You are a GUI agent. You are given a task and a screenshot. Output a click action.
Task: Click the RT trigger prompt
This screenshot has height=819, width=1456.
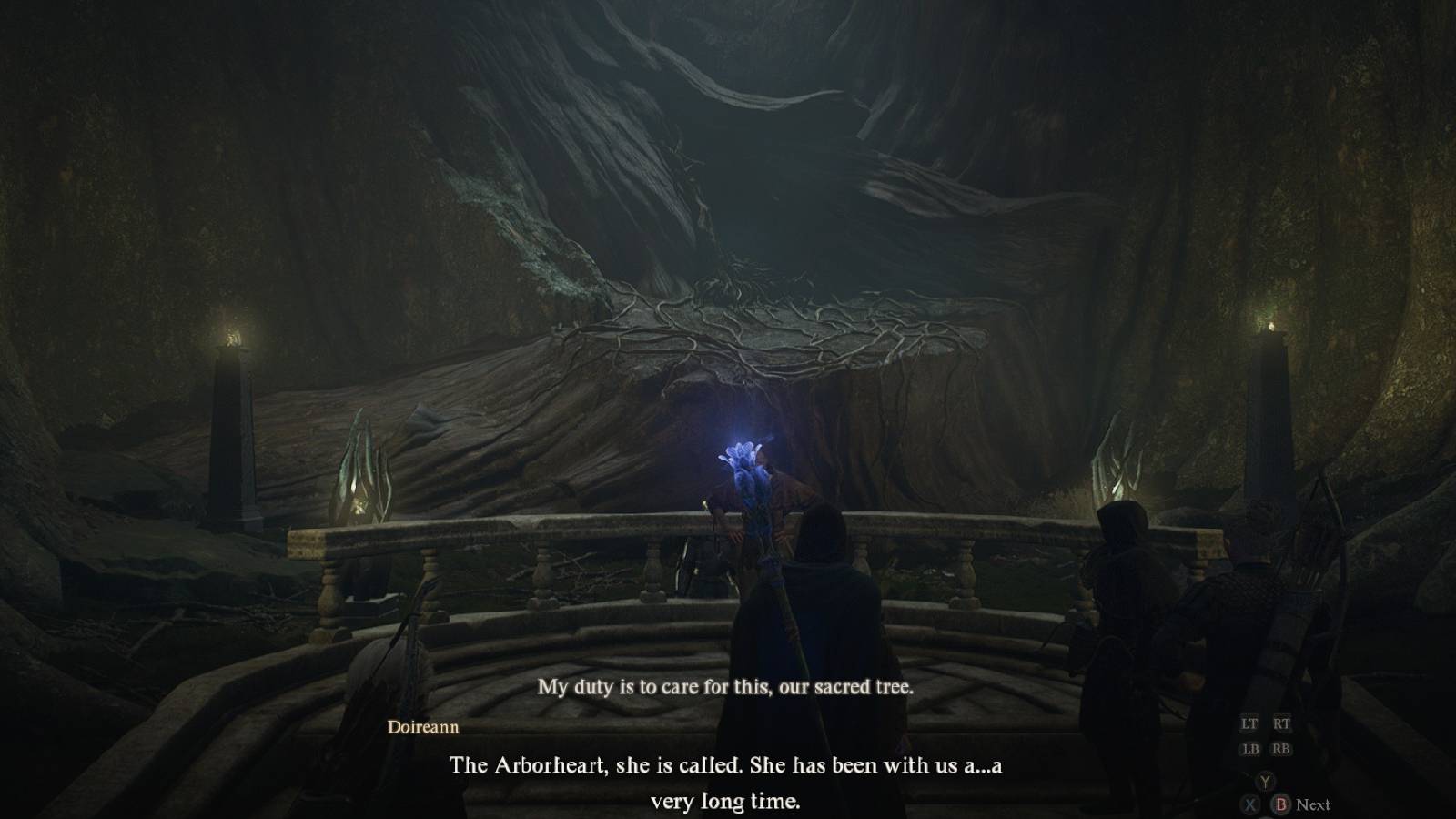[x=1282, y=723]
